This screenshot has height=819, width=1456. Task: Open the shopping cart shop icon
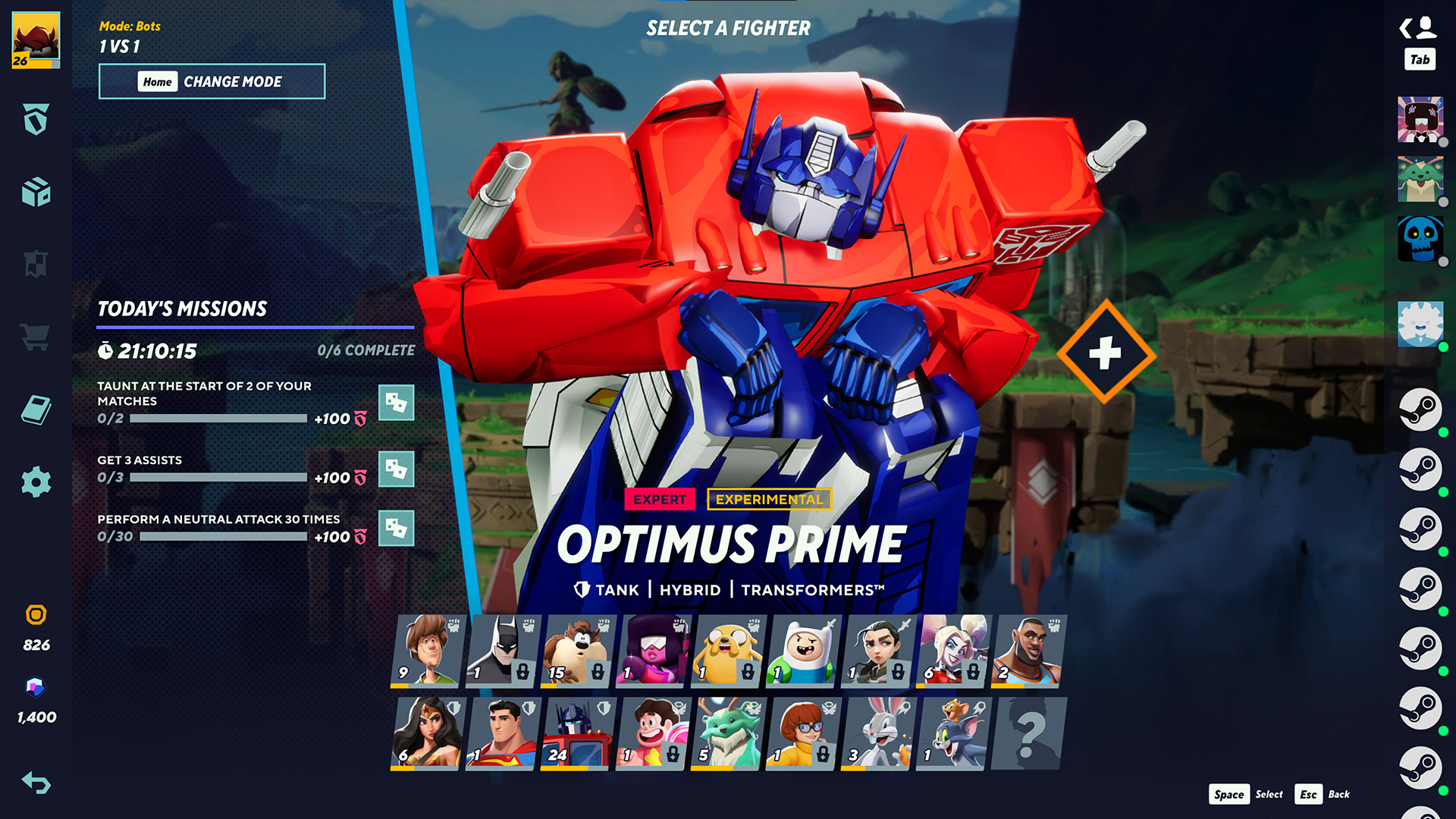tap(34, 337)
